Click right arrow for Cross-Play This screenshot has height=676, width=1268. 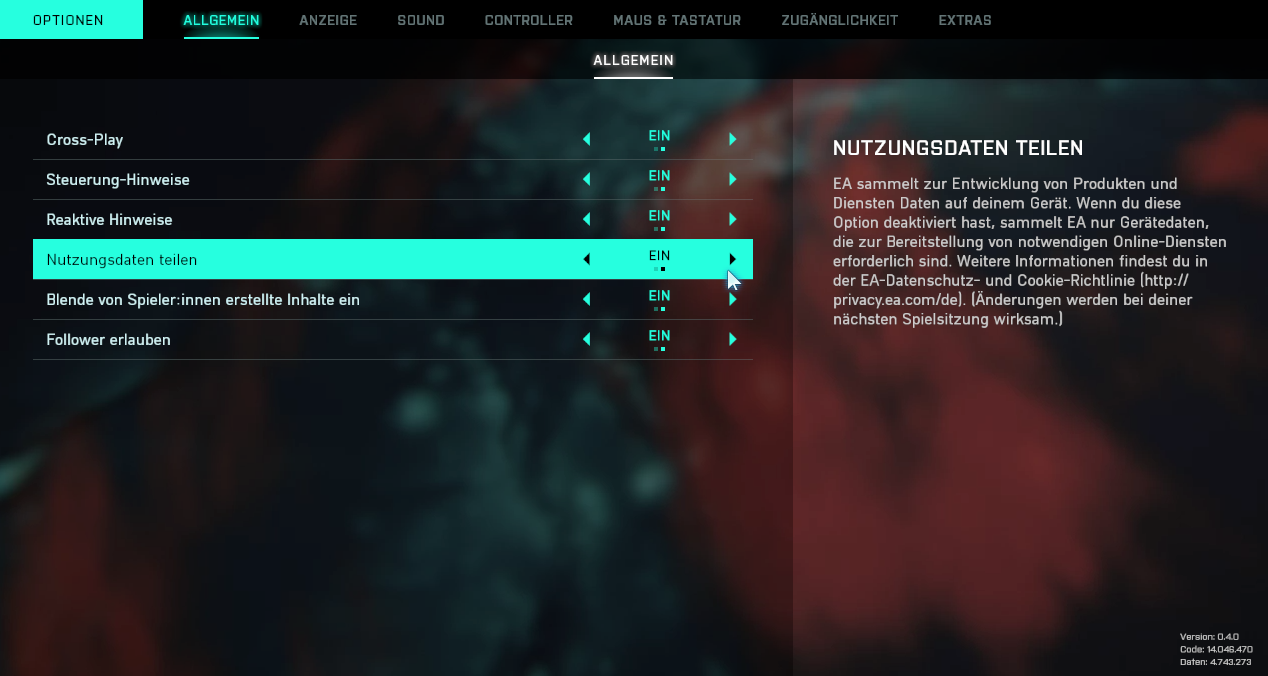coord(733,139)
